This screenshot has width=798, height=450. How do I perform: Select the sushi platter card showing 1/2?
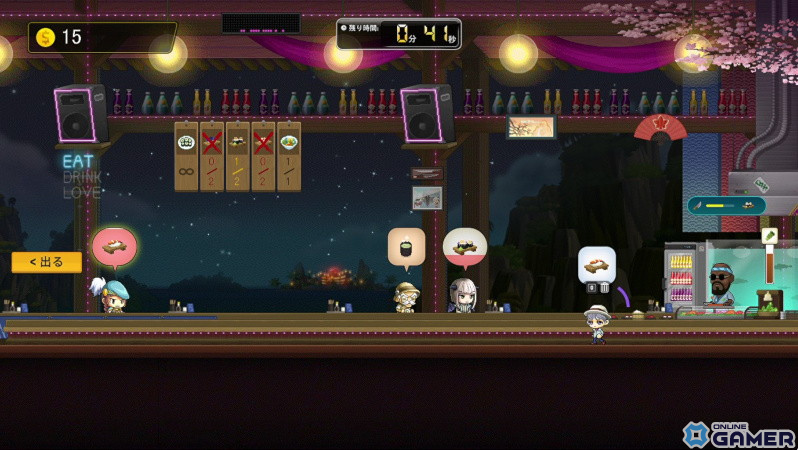pyautogui.click(x=238, y=155)
